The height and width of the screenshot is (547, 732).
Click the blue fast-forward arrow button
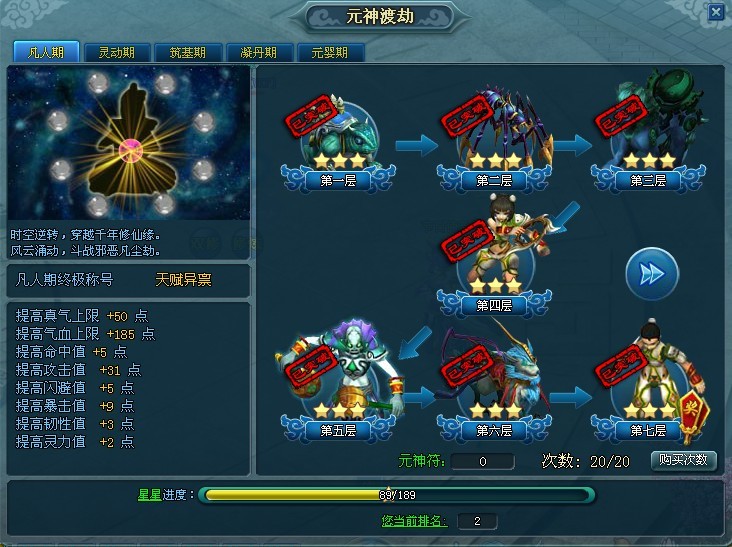click(x=652, y=273)
